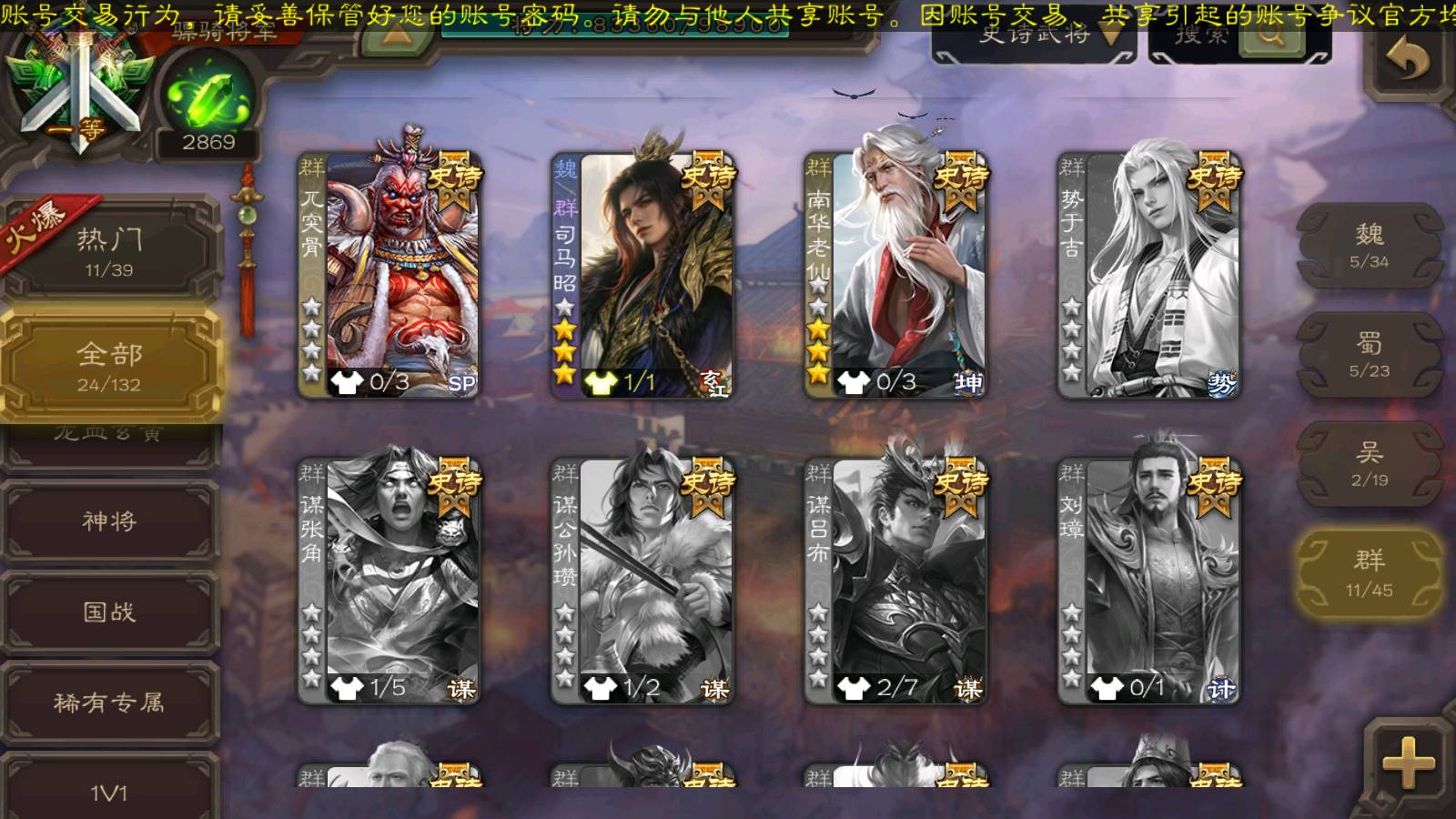Switch to the 热门 category tab
1456x819 pixels.
[109, 251]
